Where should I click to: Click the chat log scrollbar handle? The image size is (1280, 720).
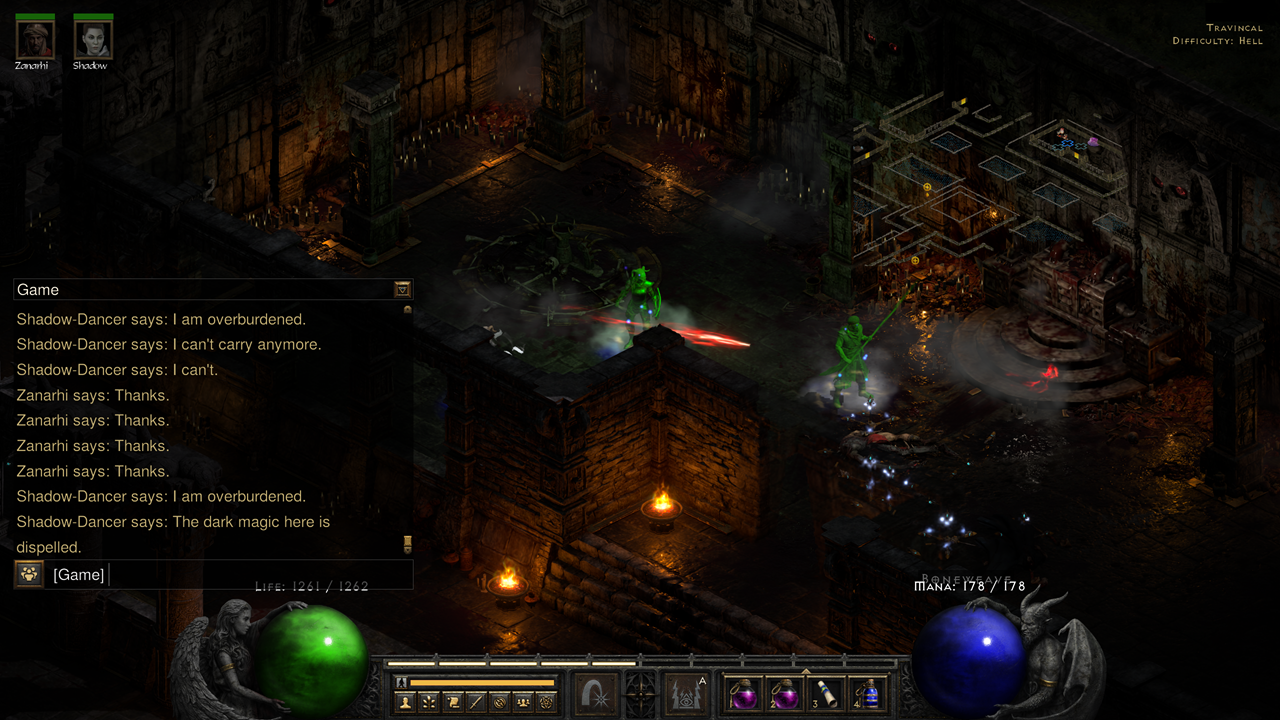[407, 543]
